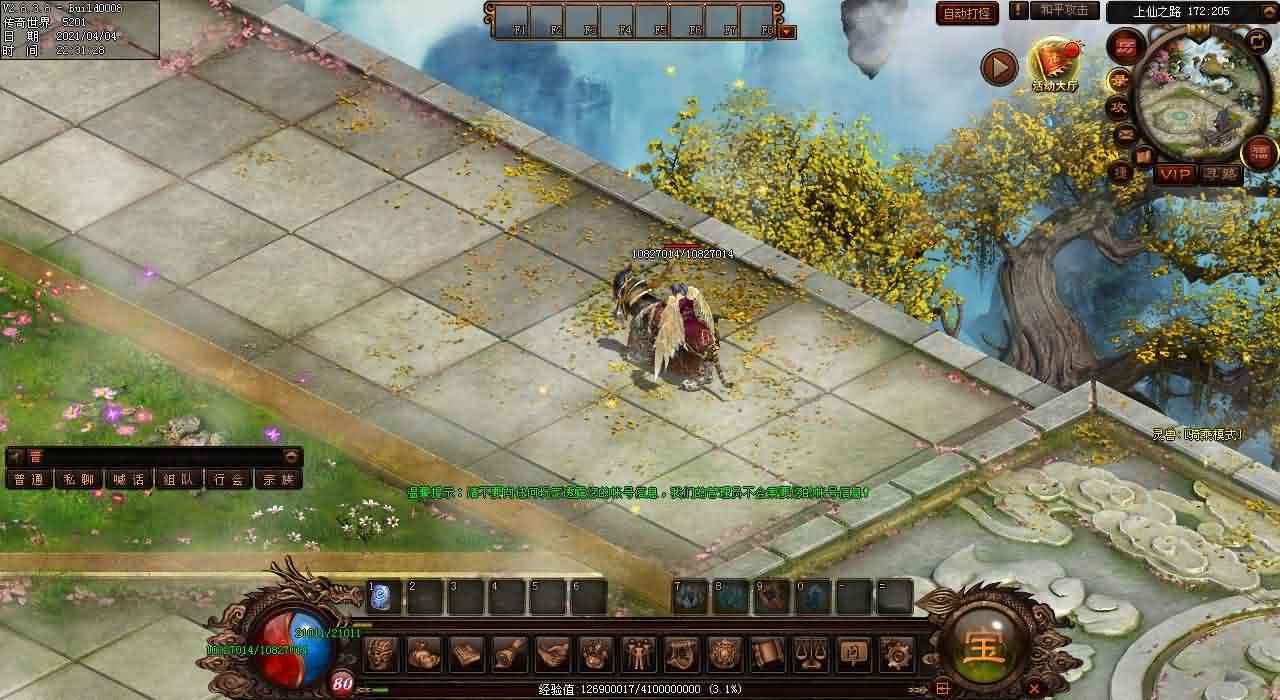Viewport: 1280px width, 700px height.
Task: Select the 普通 chat channel
Action: click(29, 479)
